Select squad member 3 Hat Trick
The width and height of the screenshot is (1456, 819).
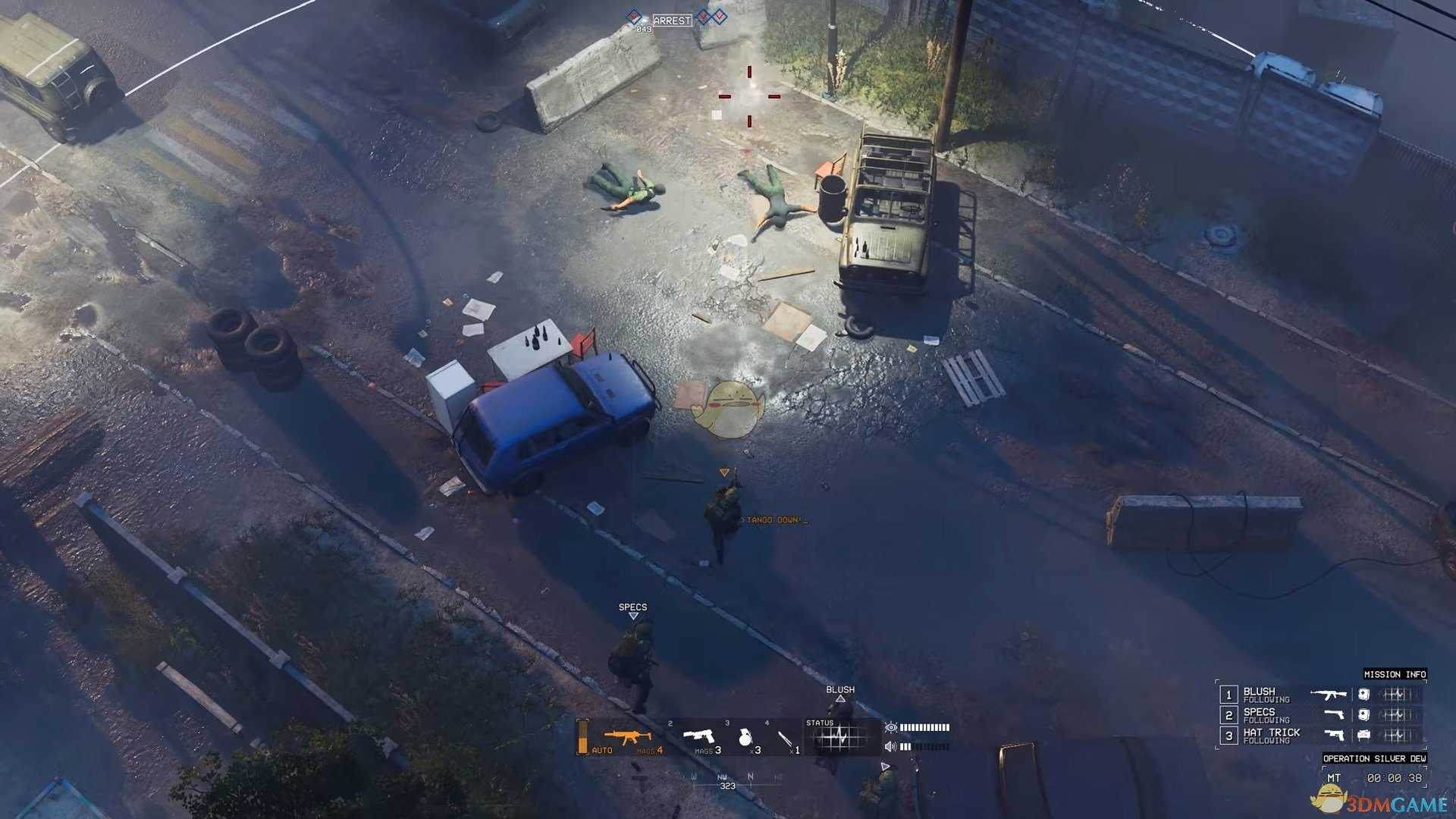(1271, 735)
